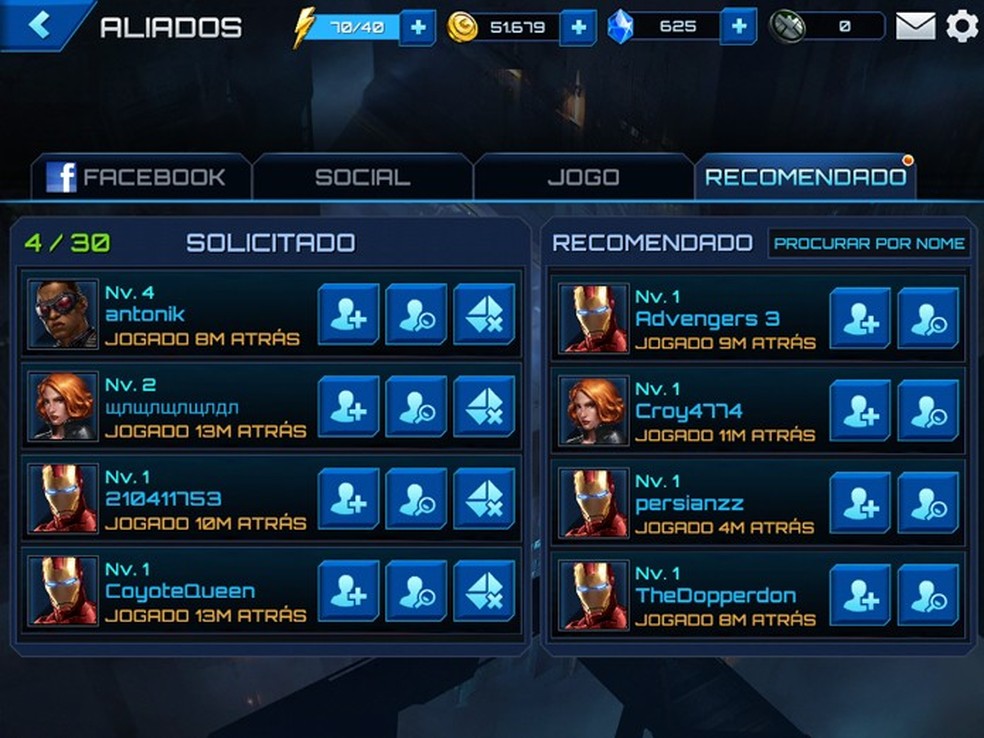Go back using the arrow button
Viewport: 984px width, 738px height.
click(40, 25)
